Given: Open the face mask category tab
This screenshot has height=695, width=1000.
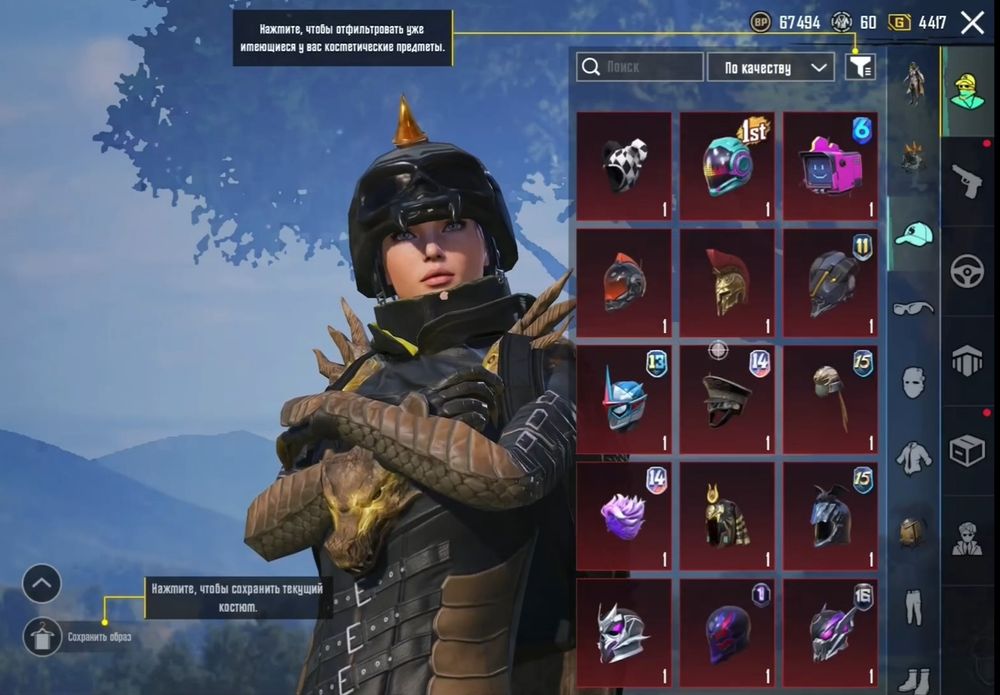Looking at the screenshot, I should click(914, 382).
